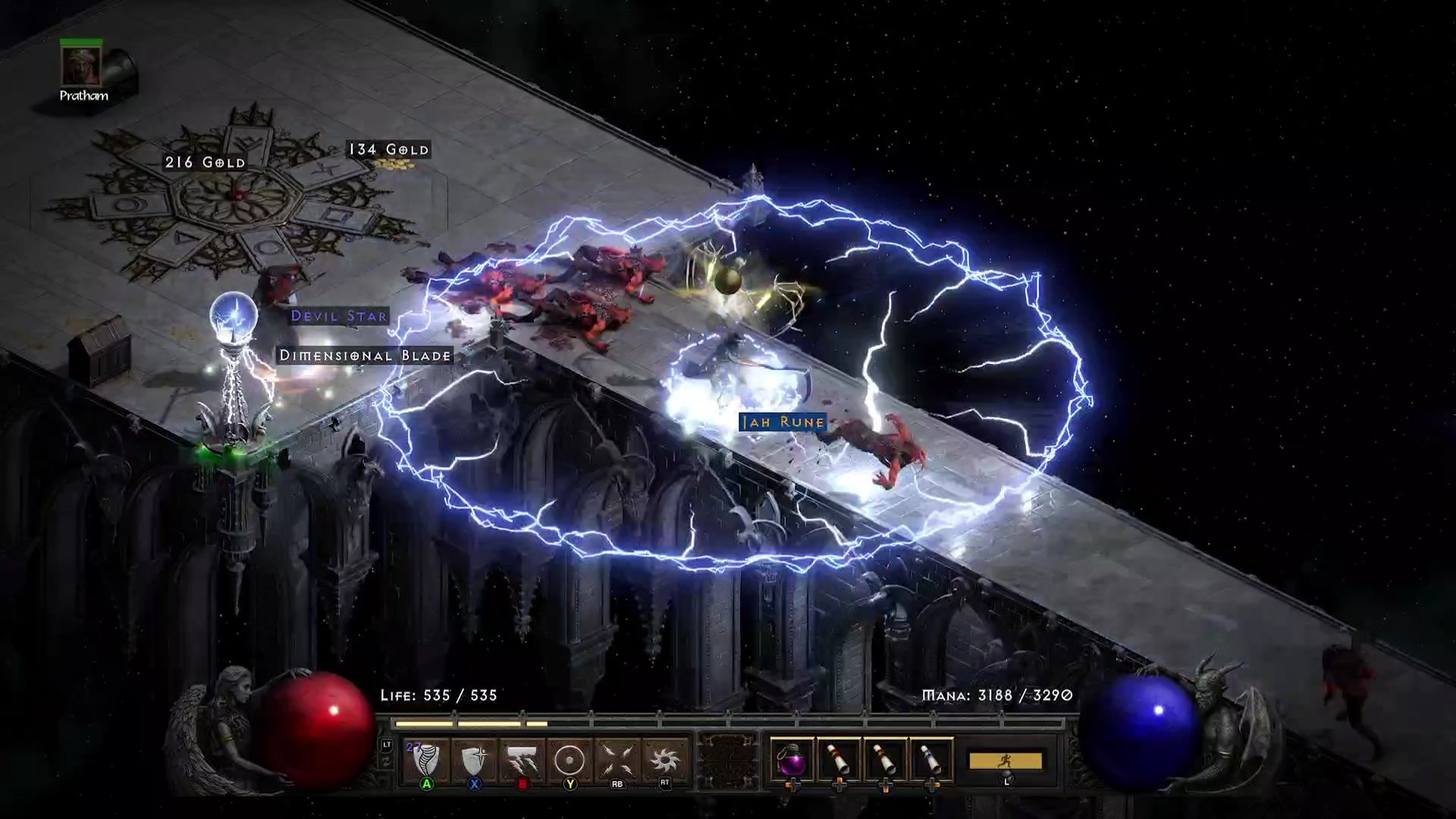
Task: Activate the tornado shield skill
Action: tap(426, 760)
